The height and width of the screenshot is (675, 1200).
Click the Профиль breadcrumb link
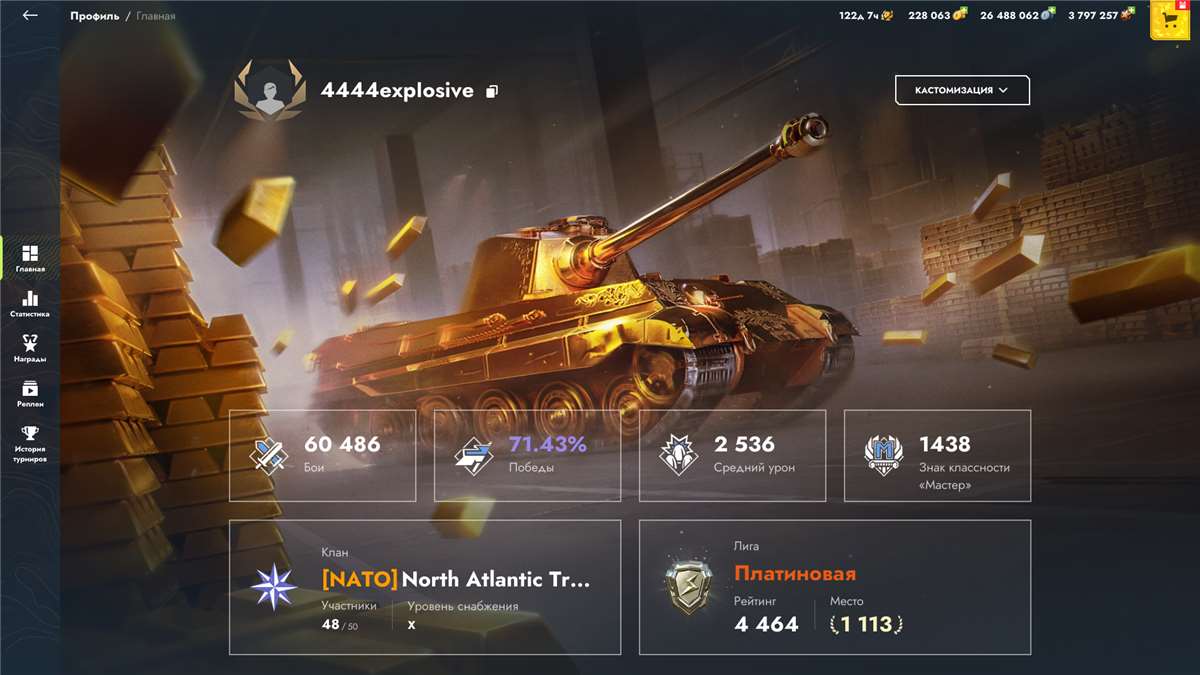(94, 16)
